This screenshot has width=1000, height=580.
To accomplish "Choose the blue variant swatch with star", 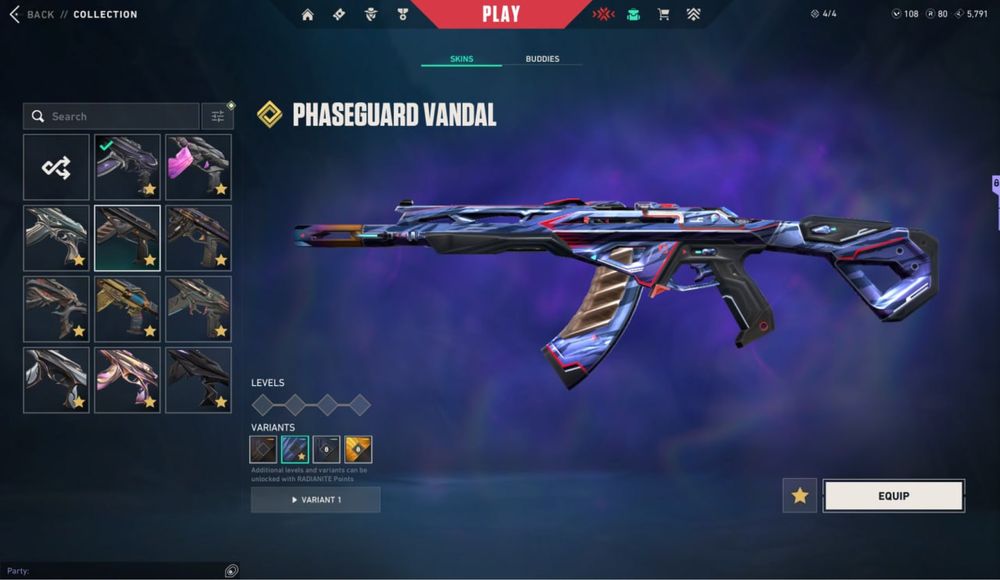I will (x=294, y=449).
